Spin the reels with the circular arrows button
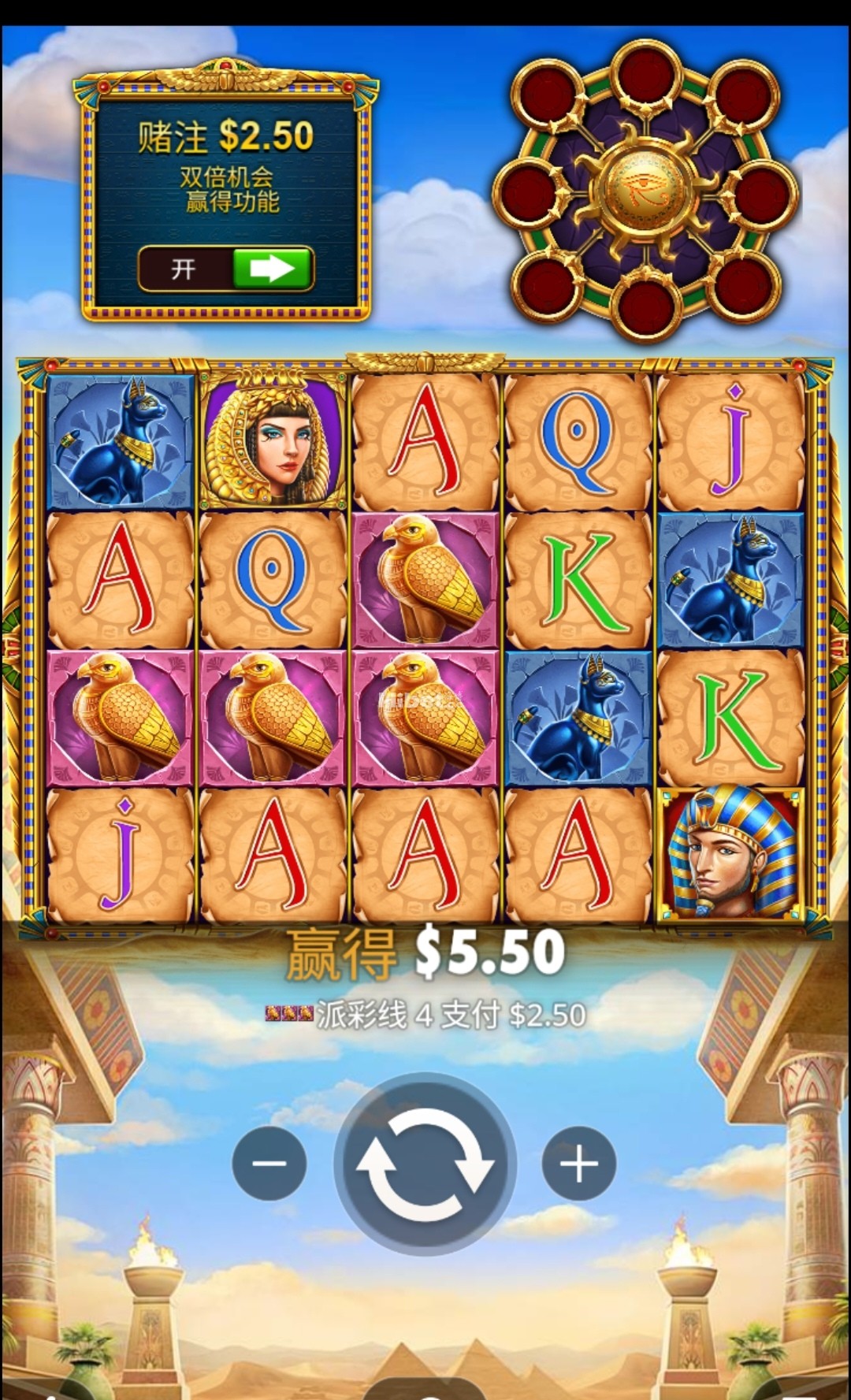The width and height of the screenshot is (851, 1400). 425,1164
